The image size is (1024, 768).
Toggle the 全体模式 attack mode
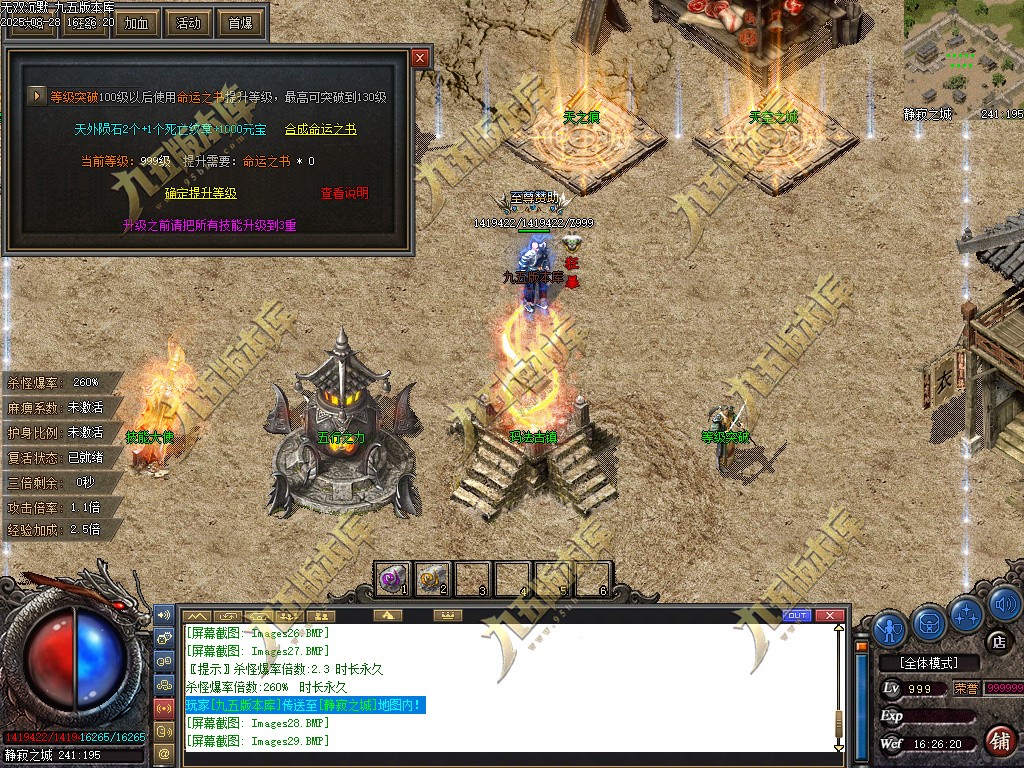926,663
